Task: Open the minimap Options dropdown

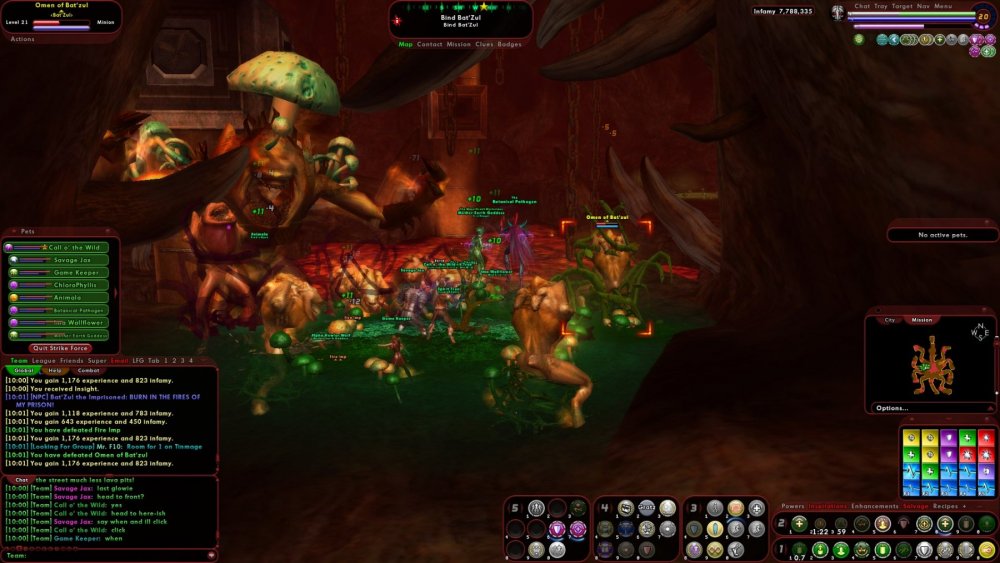Action: [892, 408]
